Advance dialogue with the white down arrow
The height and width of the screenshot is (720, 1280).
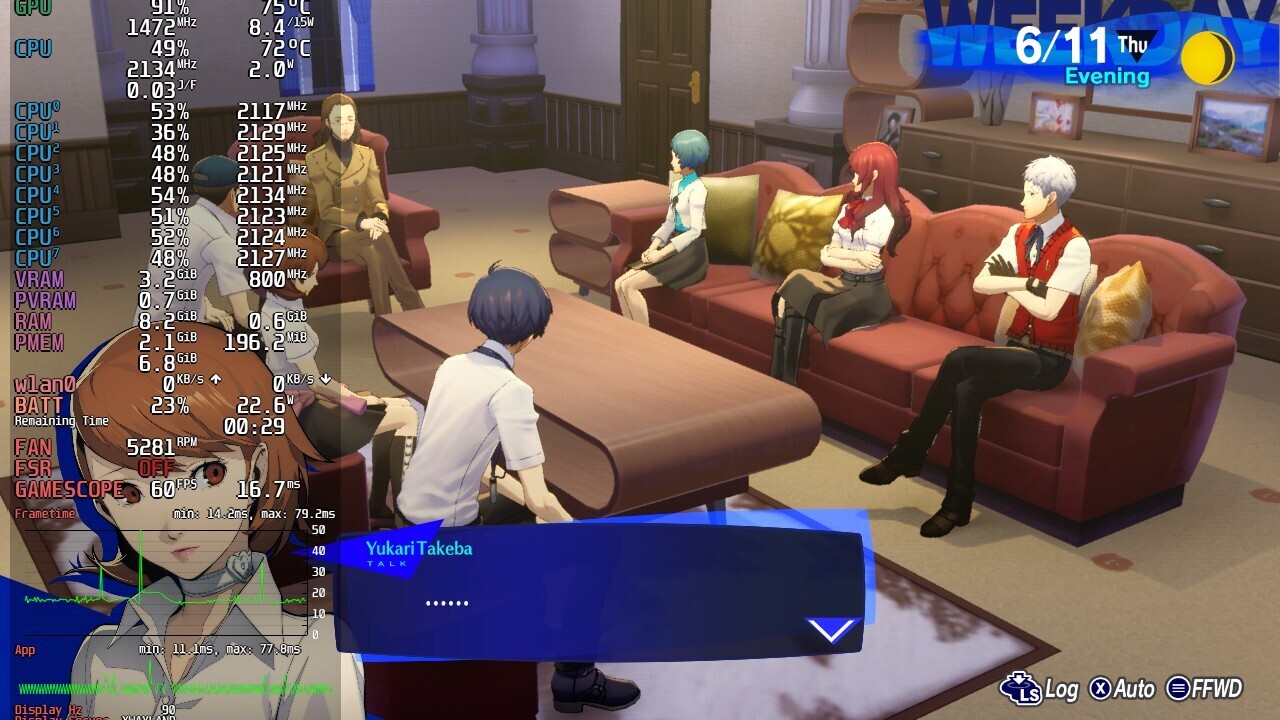coord(832,630)
